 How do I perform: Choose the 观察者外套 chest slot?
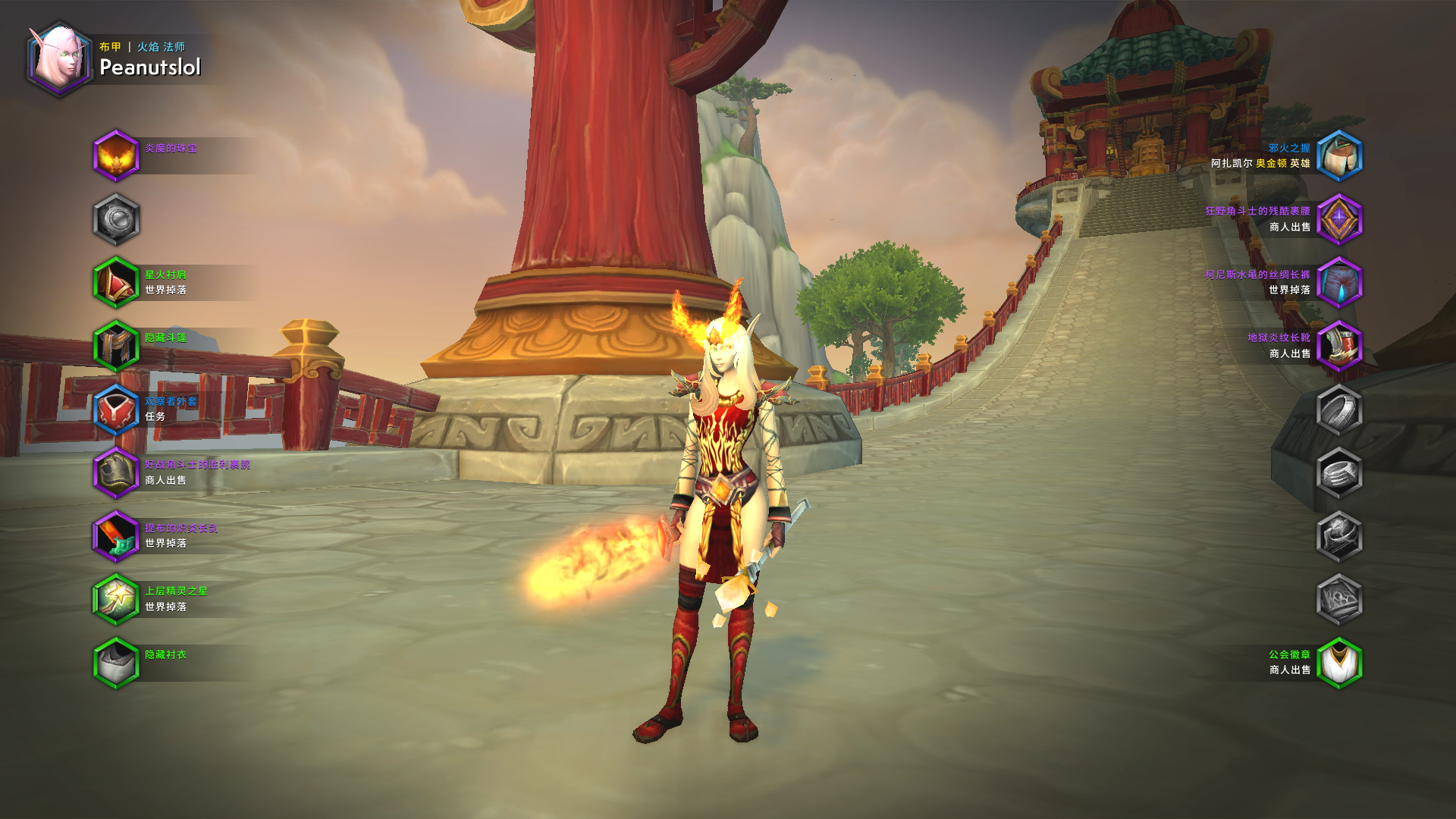coord(116,409)
